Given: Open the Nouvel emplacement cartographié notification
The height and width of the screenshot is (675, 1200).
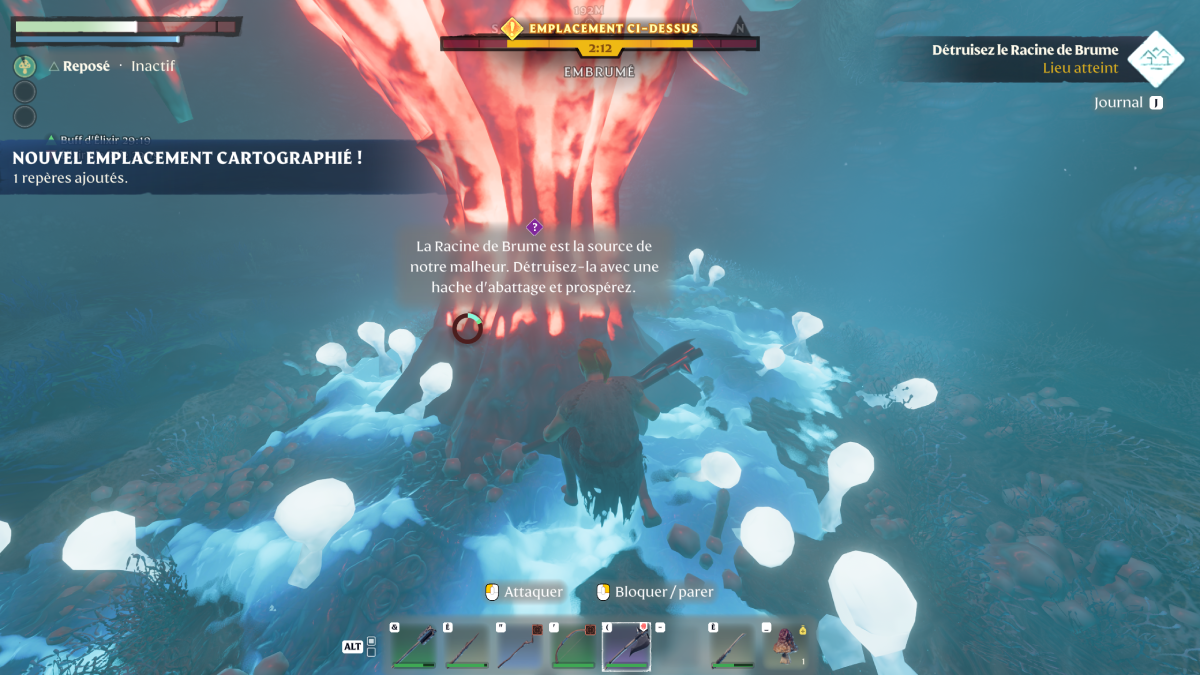Looking at the screenshot, I should [187, 158].
